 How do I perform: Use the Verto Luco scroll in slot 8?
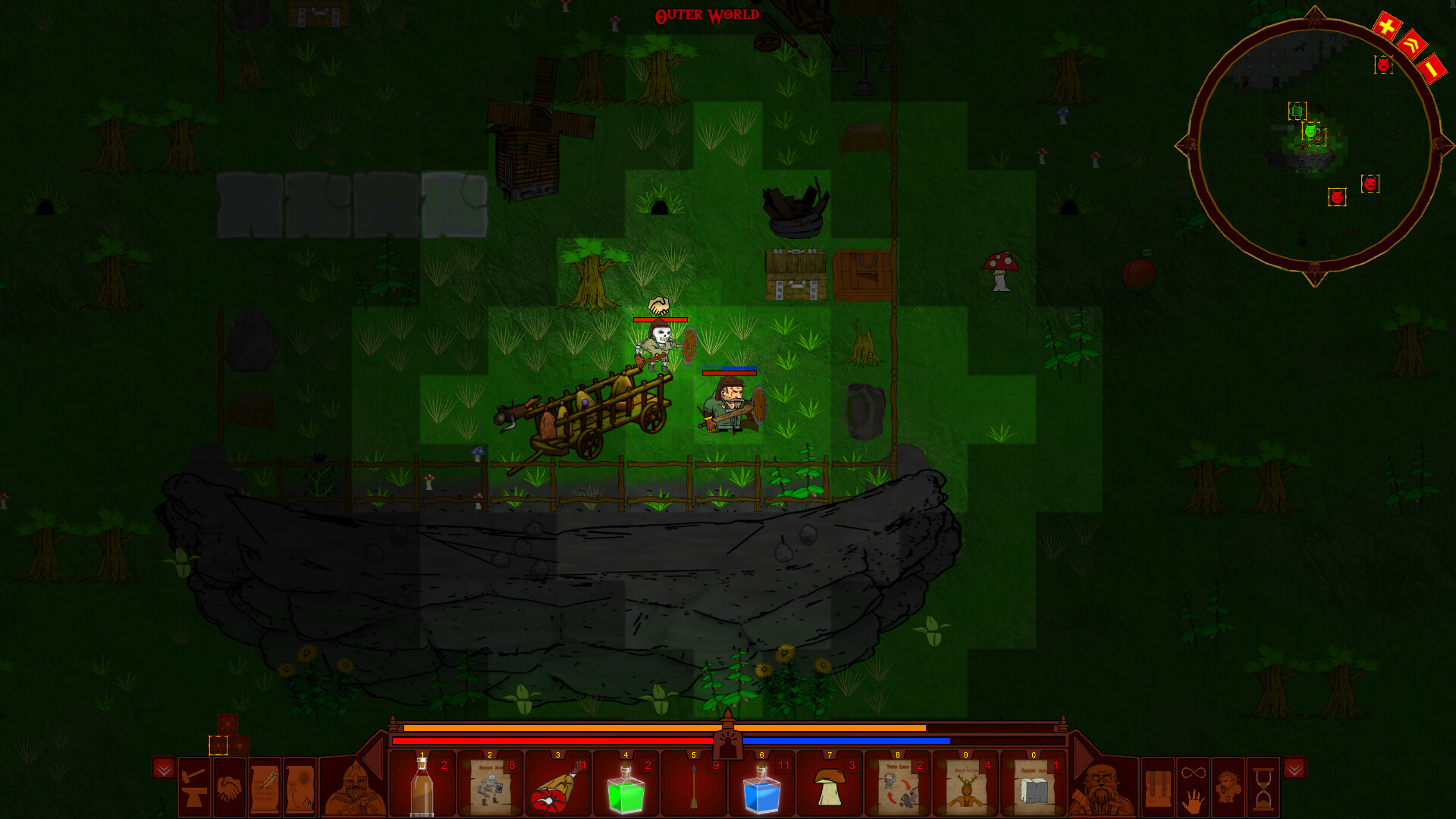coord(897,786)
